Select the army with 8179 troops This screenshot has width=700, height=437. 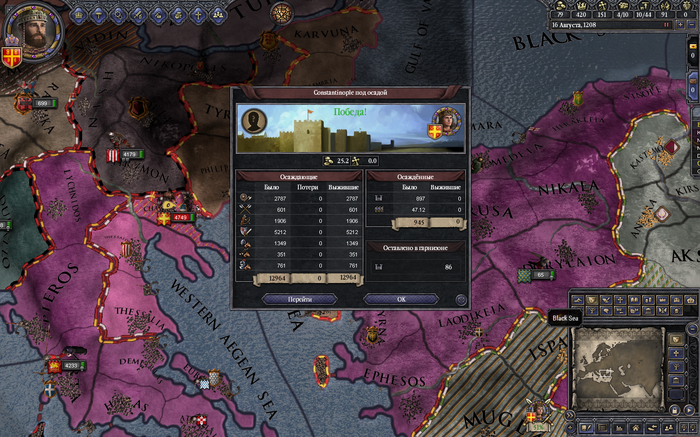128,154
